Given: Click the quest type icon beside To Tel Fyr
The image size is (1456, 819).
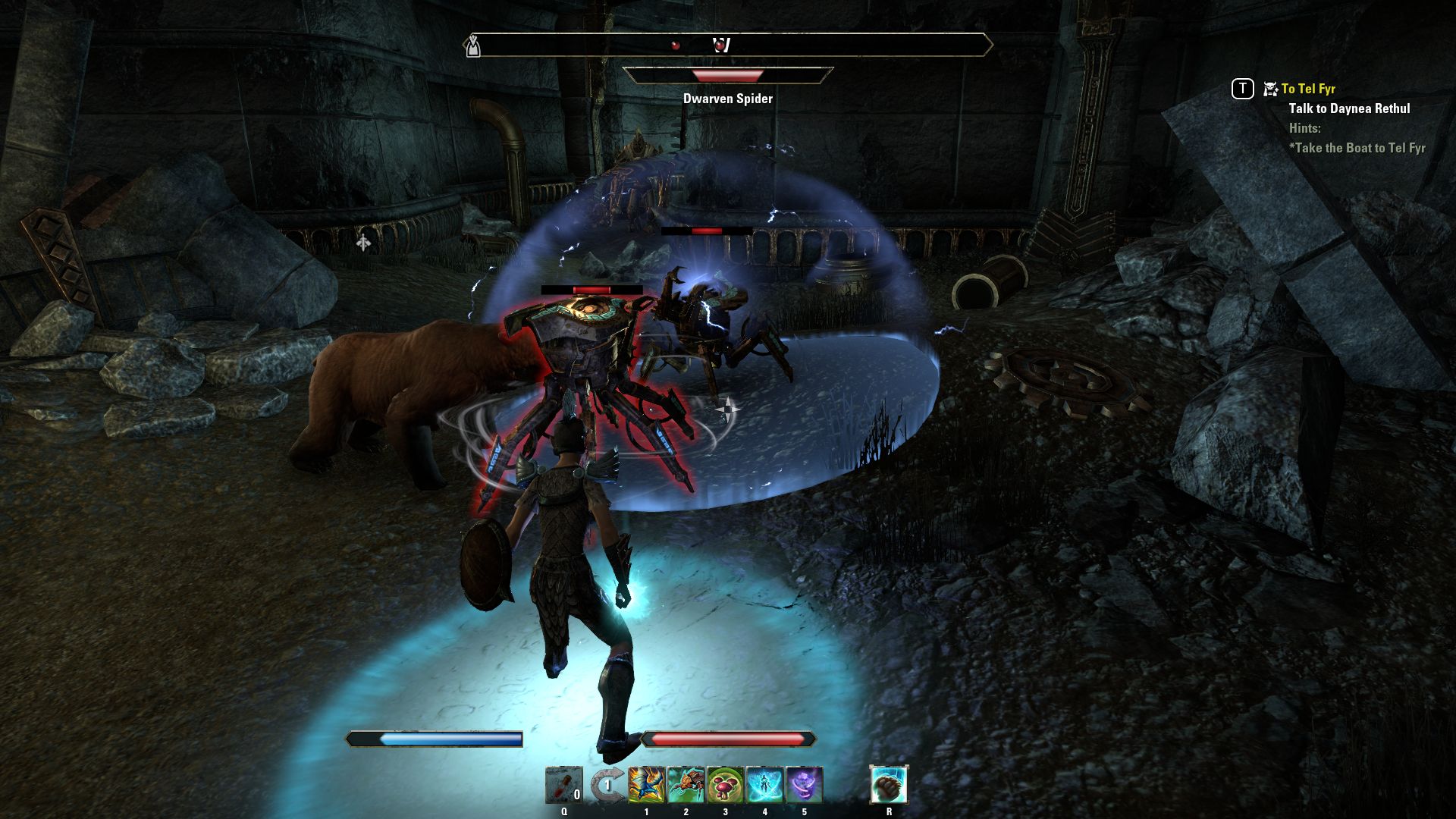Looking at the screenshot, I should (x=1270, y=89).
